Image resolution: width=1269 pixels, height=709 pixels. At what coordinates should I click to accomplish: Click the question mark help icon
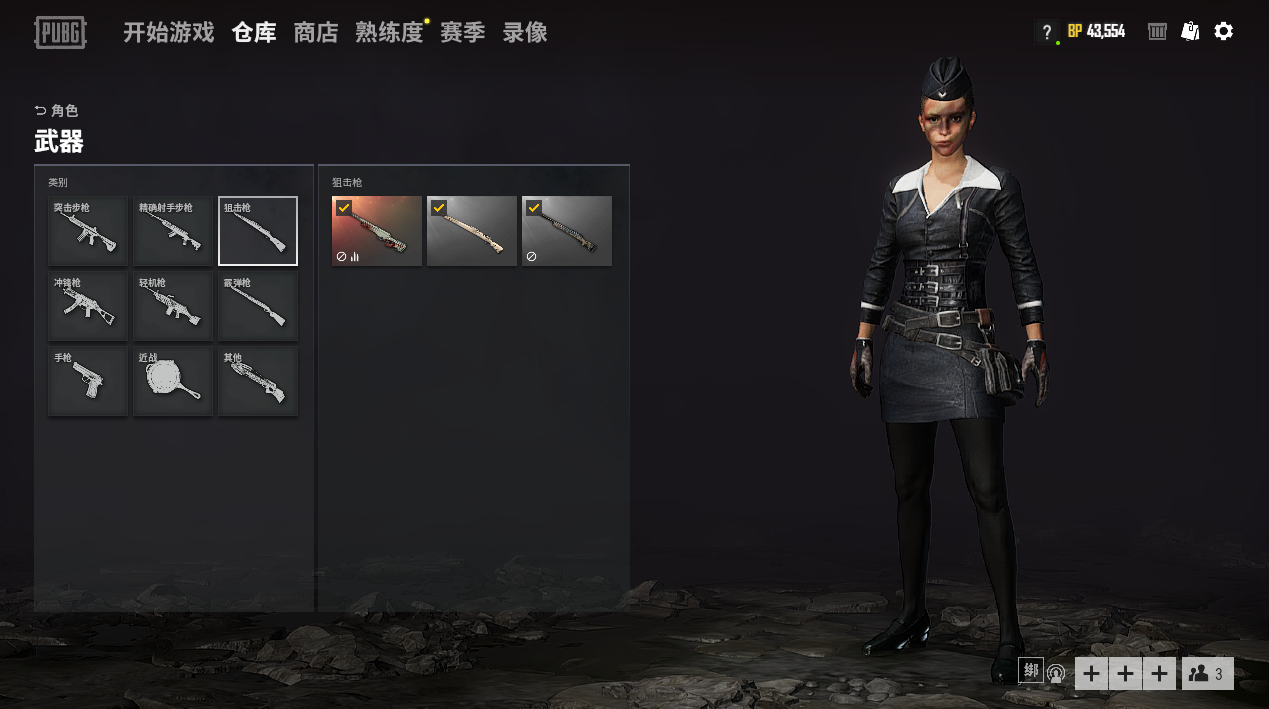1046,32
